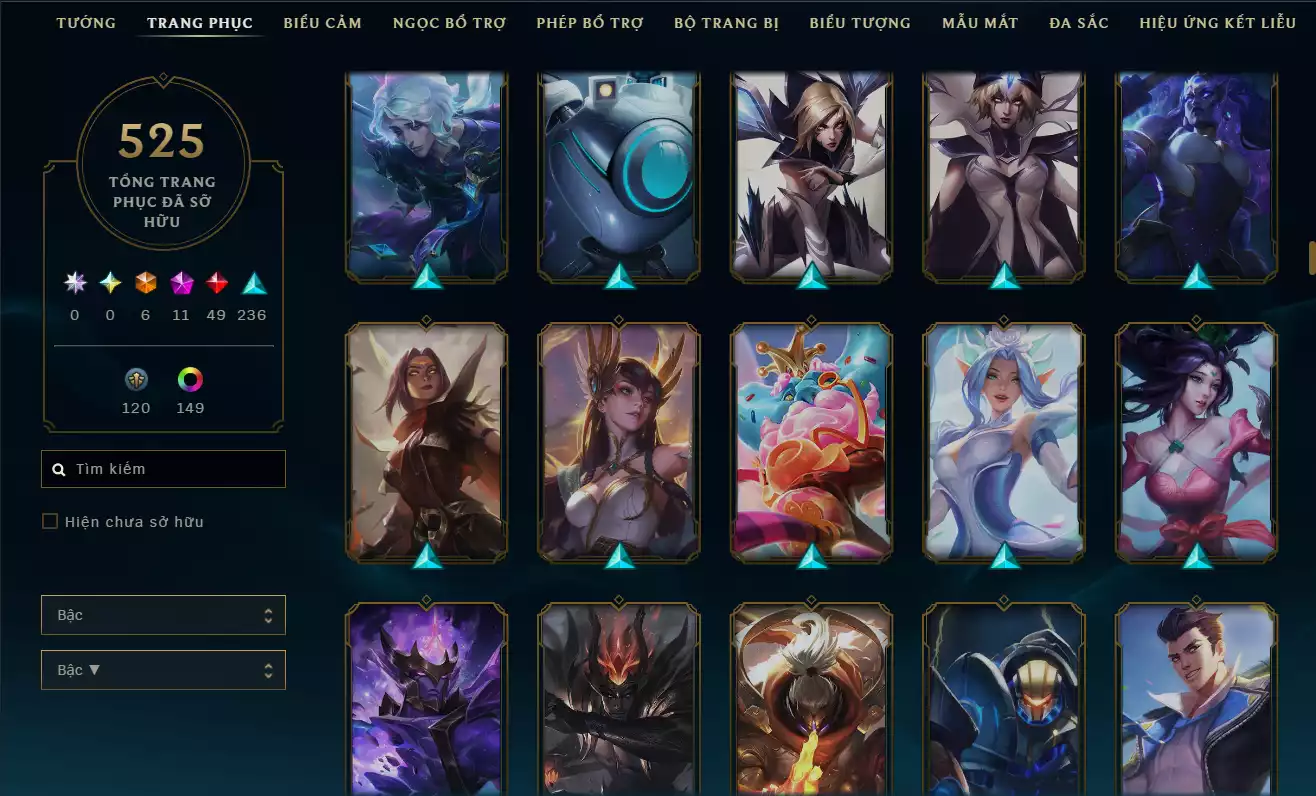Click the ĐA SẮC navigation label
Screen dimensions: 1316x796
[x=1078, y=22]
